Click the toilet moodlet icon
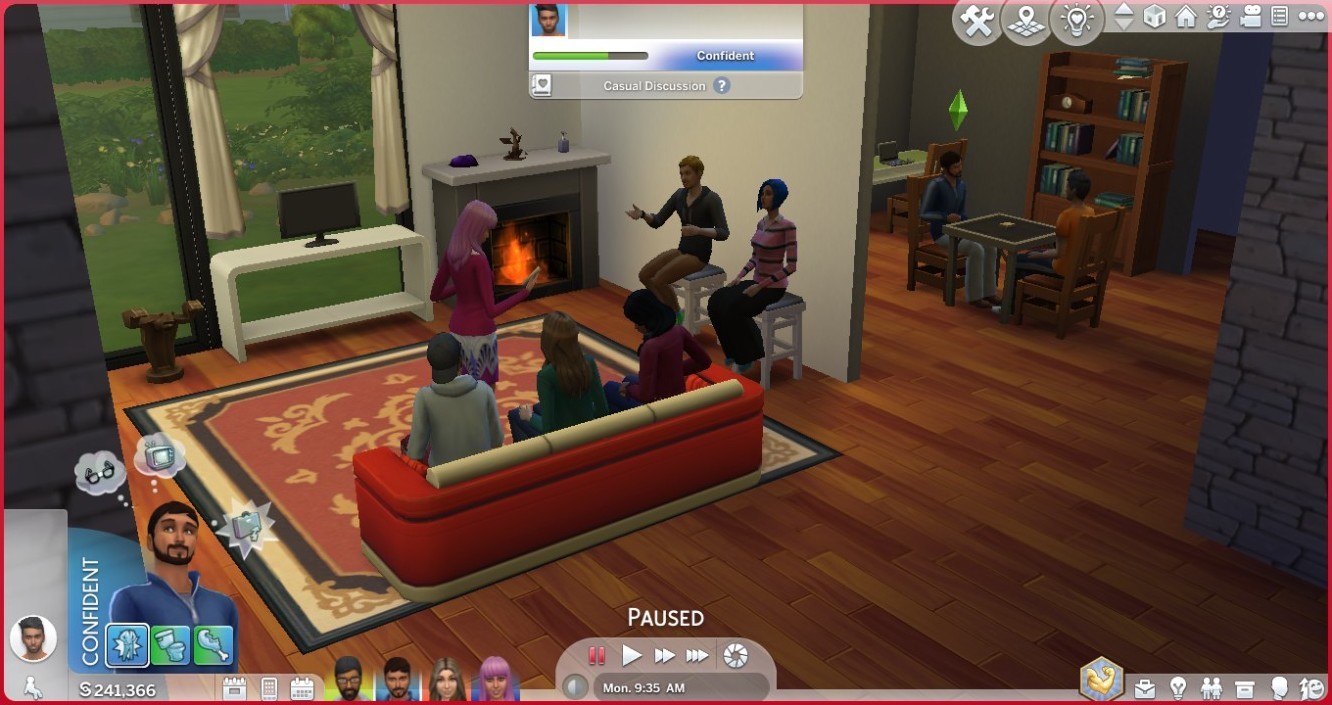This screenshot has height=705, width=1332. [171, 646]
